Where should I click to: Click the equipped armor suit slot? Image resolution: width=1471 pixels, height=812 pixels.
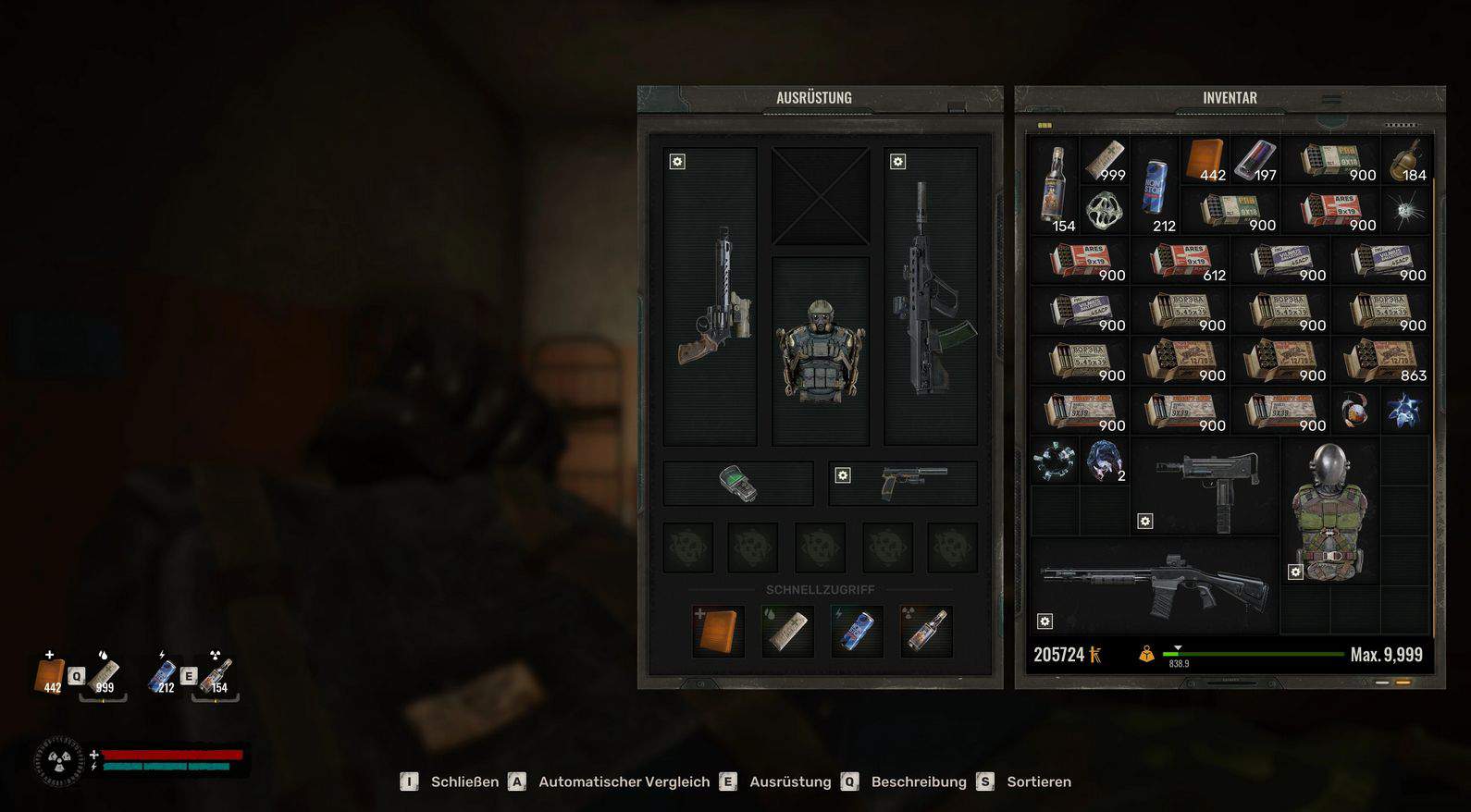tap(820, 351)
